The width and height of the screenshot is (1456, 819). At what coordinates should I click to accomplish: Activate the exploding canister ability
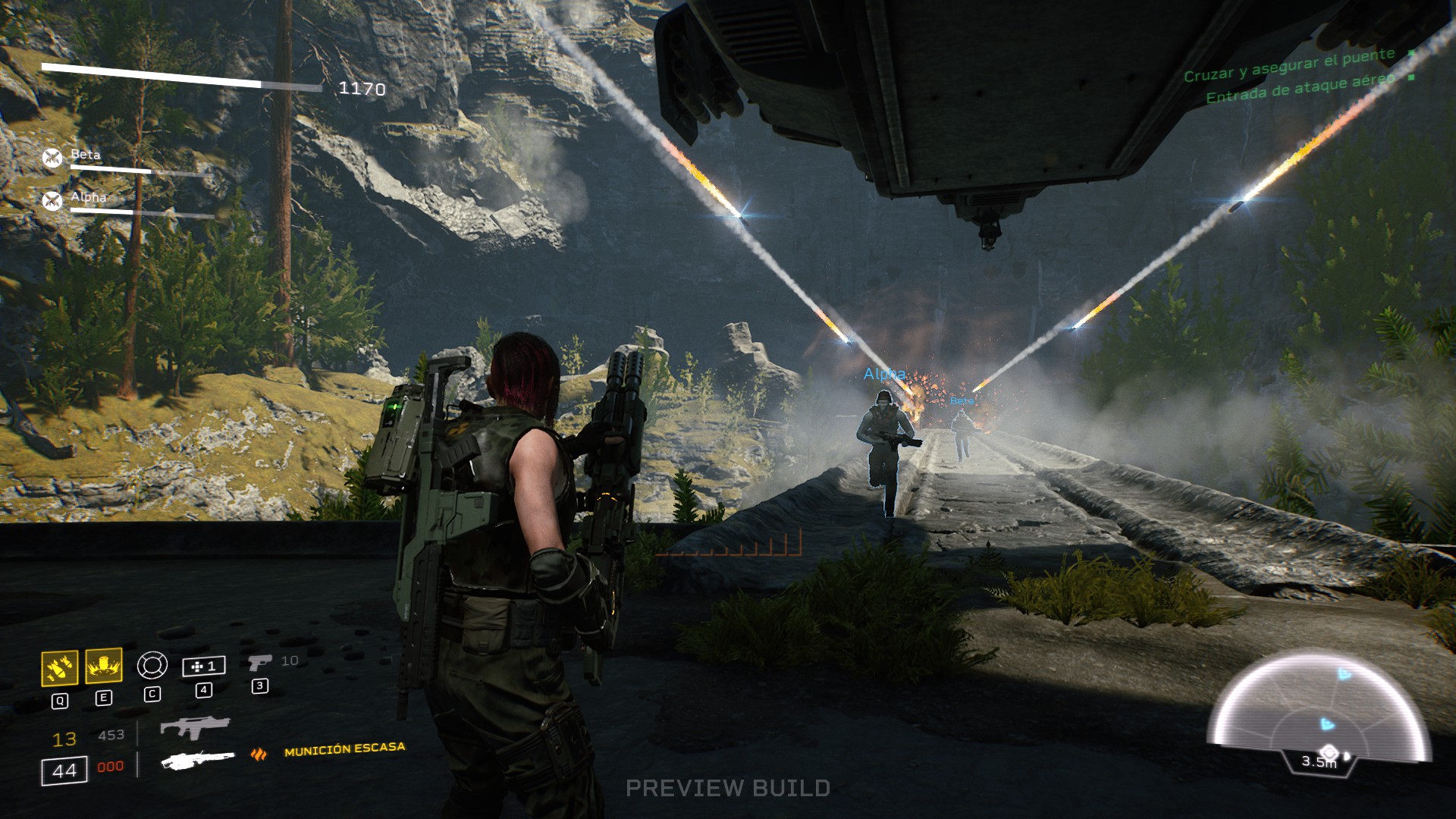pyautogui.click(x=104, y=666)
